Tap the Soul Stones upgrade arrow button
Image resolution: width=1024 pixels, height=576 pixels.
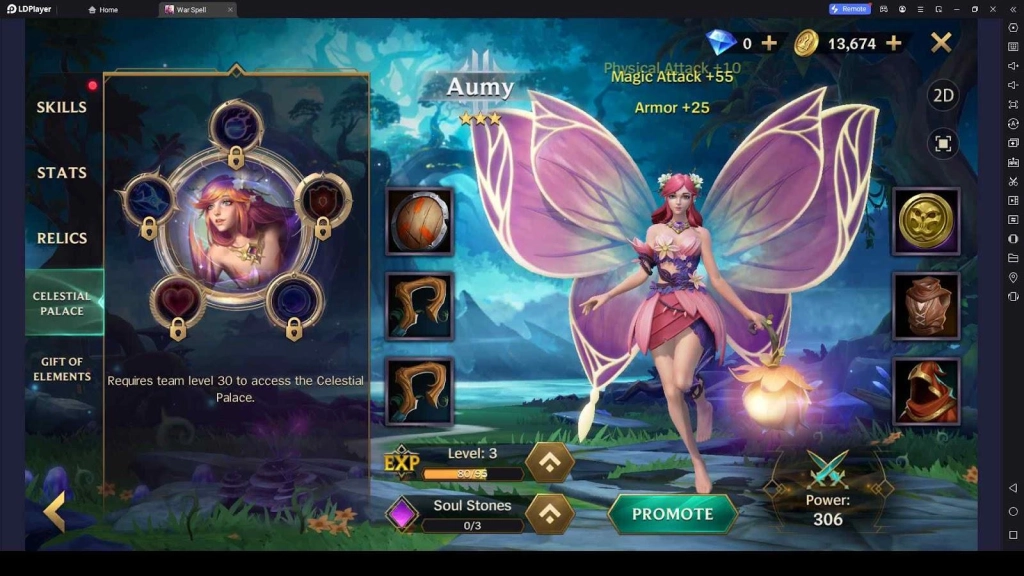tap(550, 514)
